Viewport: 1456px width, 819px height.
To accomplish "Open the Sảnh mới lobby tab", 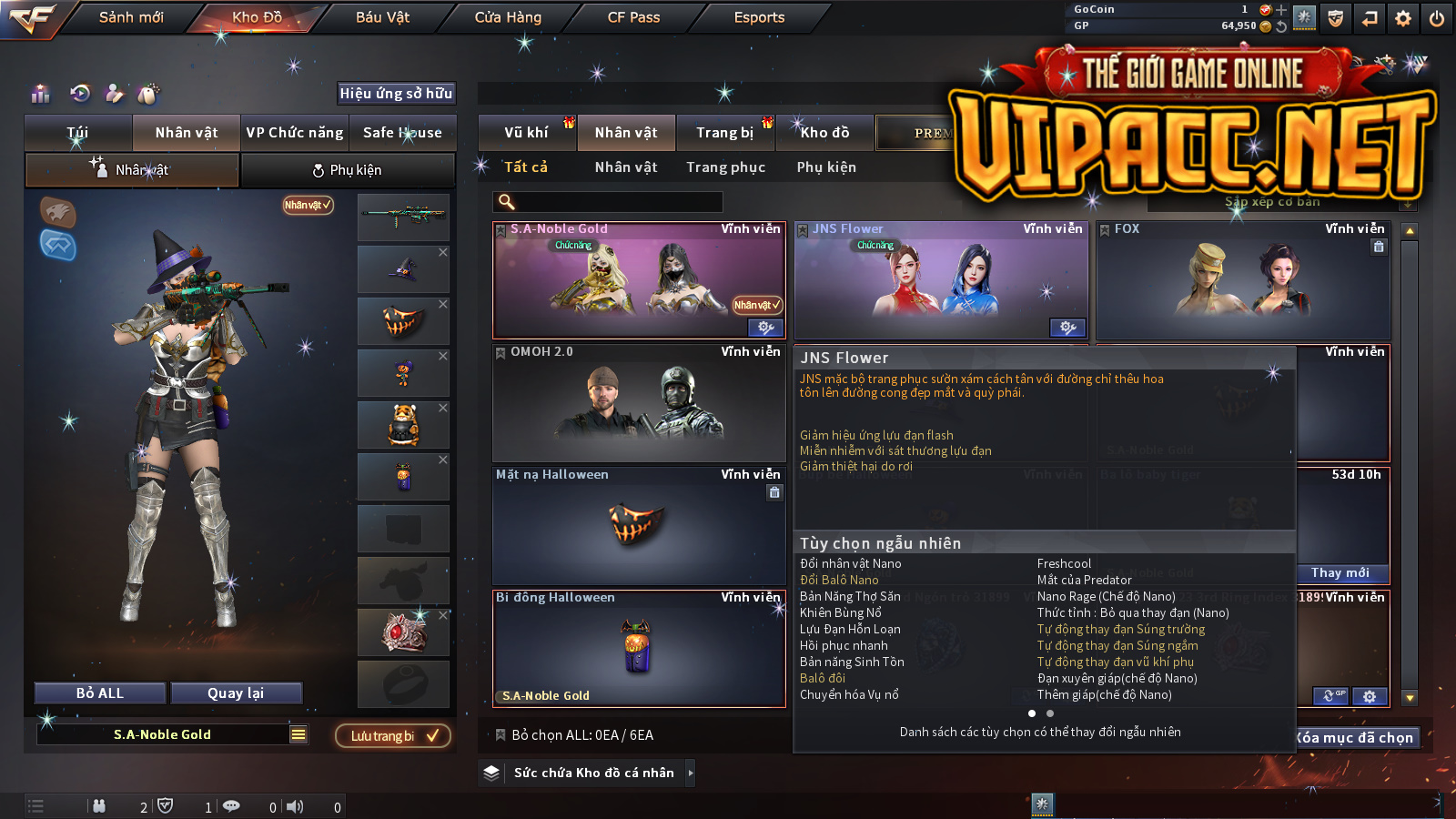I will (131, 17).
